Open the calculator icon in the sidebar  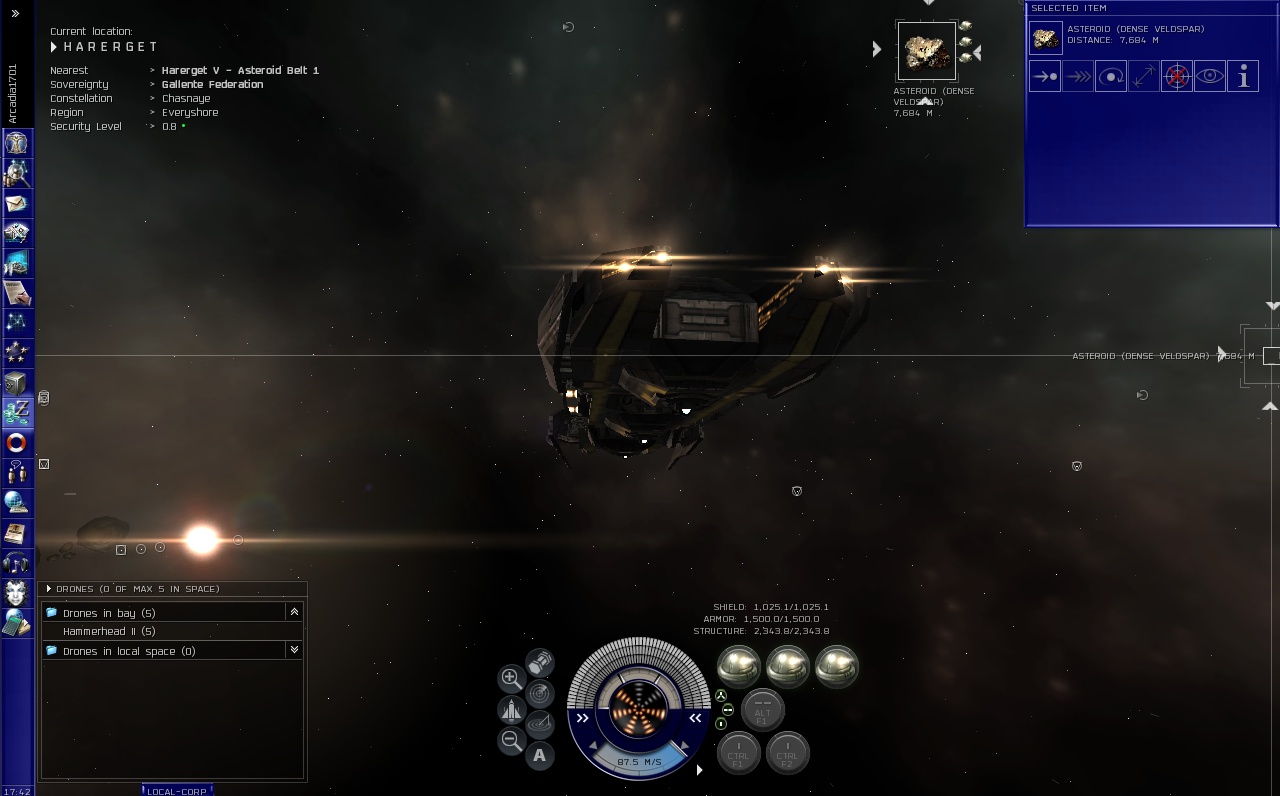point(16,623)
